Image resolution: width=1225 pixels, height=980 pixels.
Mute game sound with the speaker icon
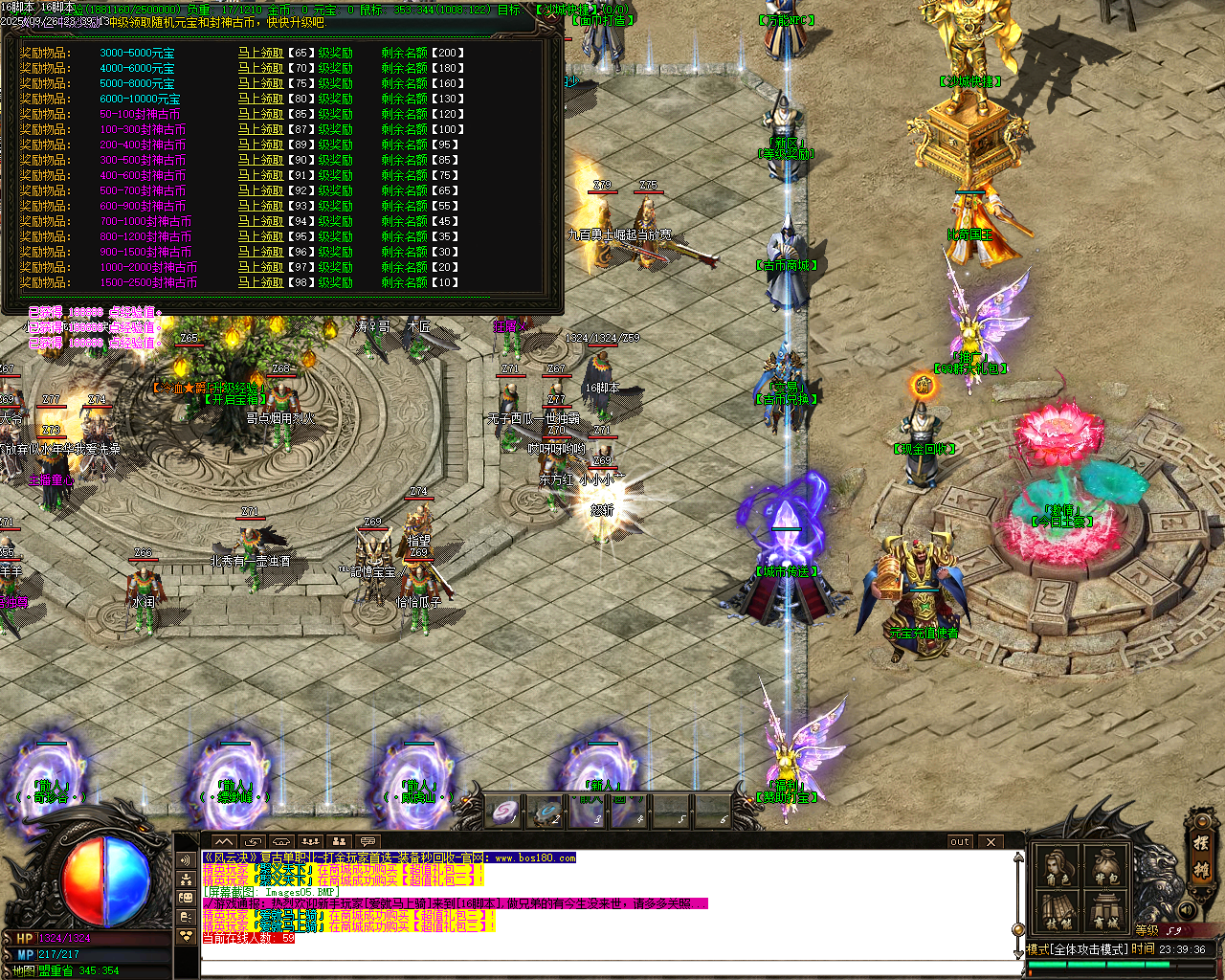[x=1188, y=910]
